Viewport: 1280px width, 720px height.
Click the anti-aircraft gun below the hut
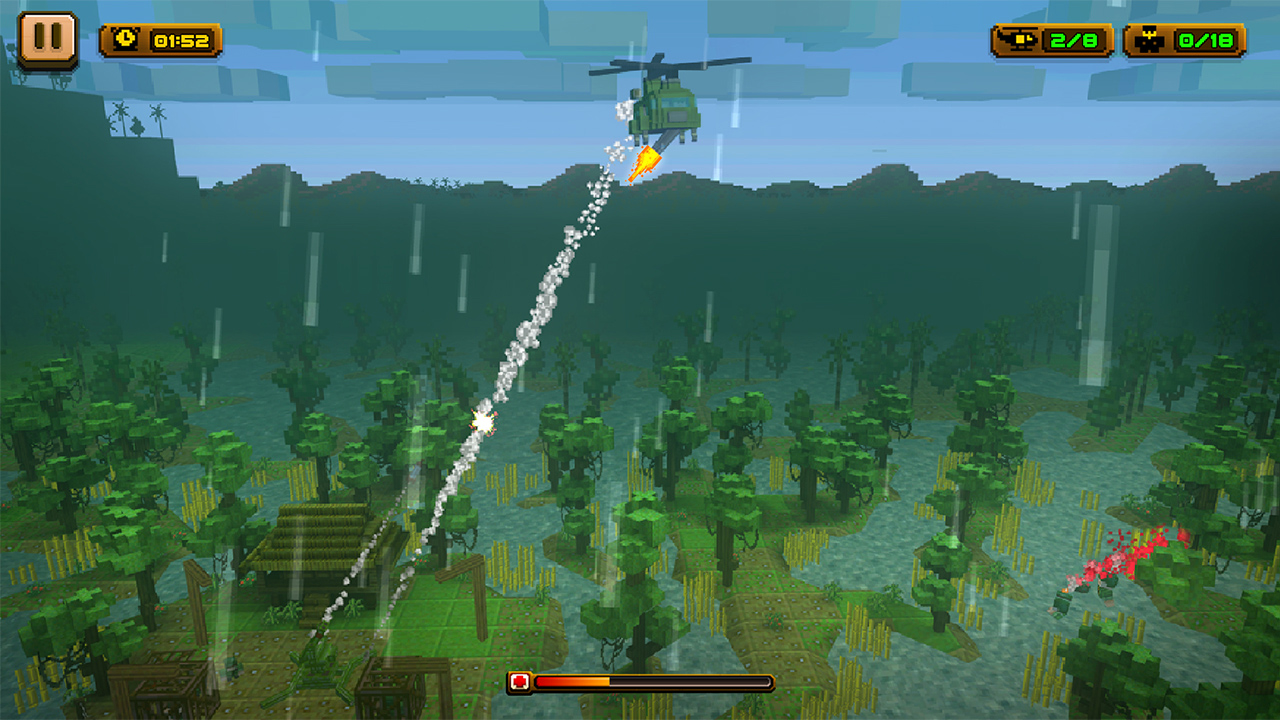[315, 665]
